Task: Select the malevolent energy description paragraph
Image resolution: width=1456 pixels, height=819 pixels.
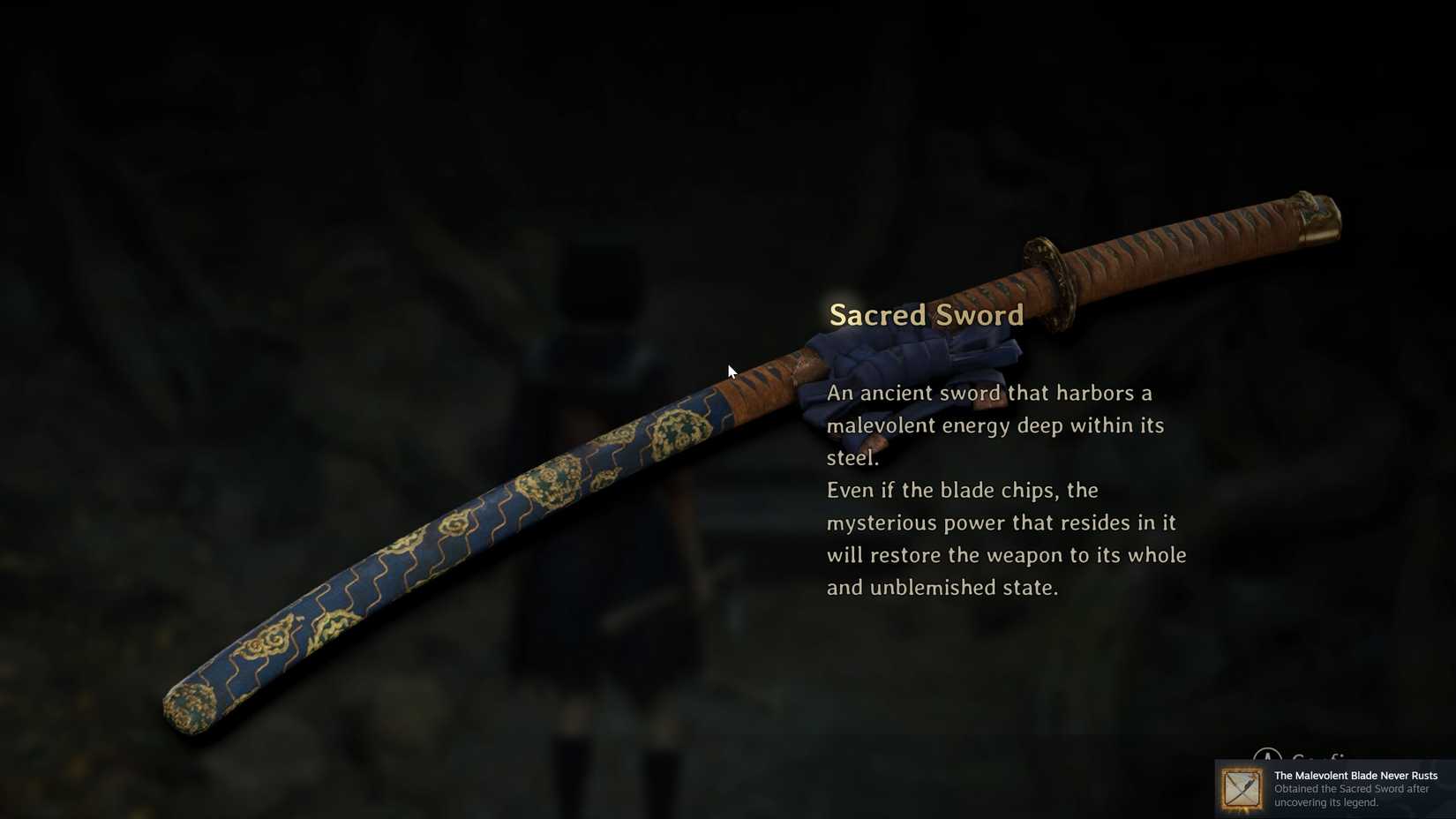Action: (993, 425)
